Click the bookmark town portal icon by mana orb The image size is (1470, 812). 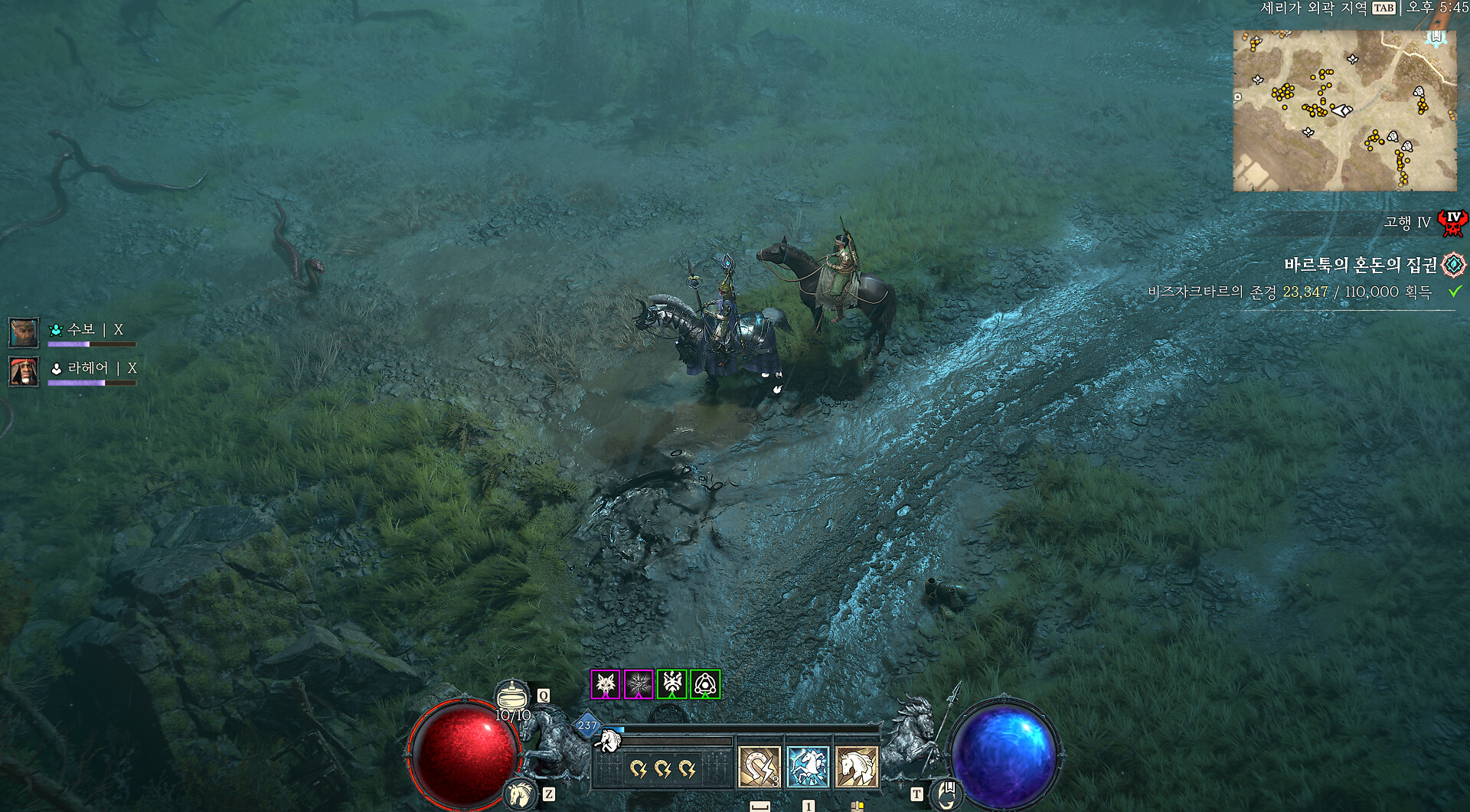pos(947,794)
